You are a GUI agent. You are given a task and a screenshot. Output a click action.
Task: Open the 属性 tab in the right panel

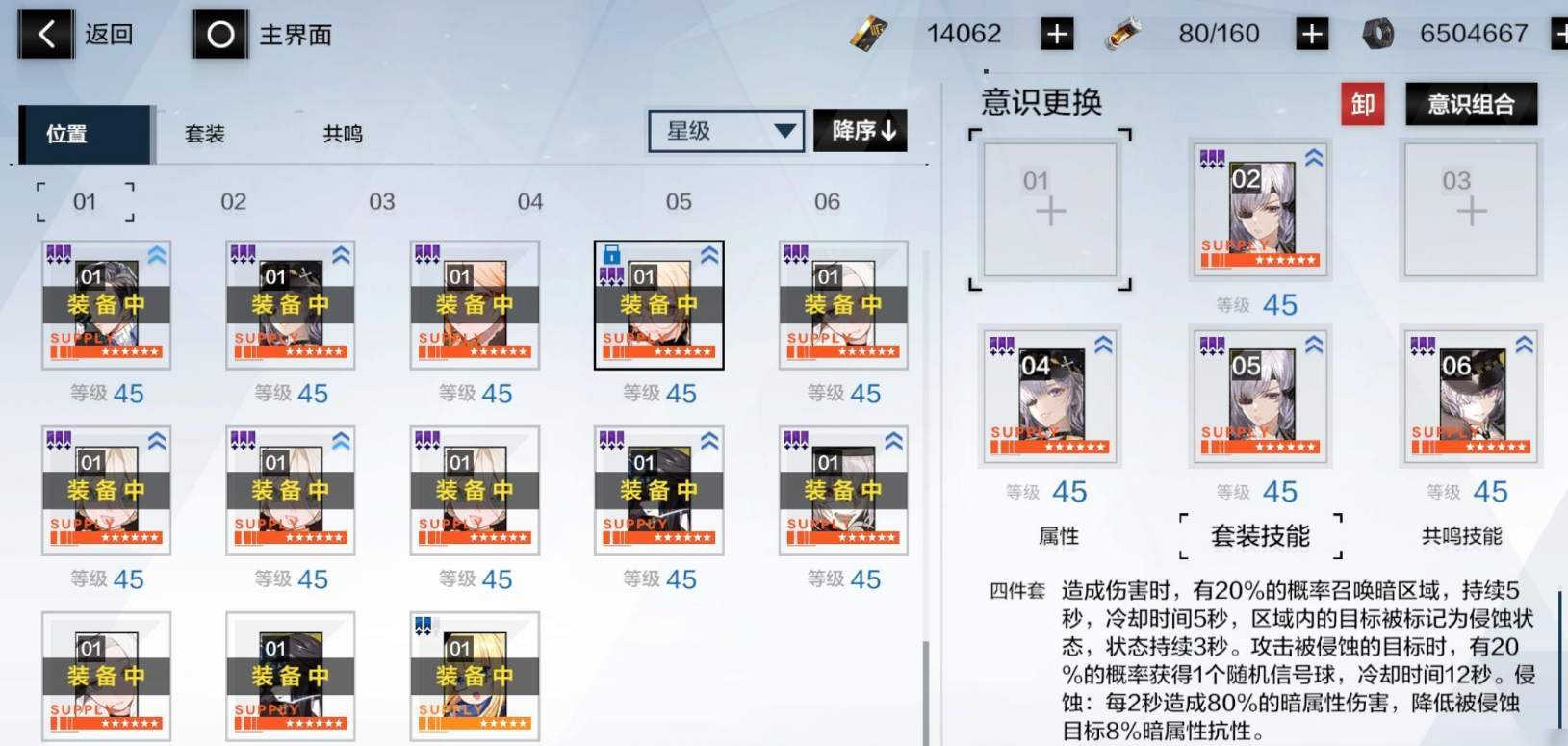1058,536
